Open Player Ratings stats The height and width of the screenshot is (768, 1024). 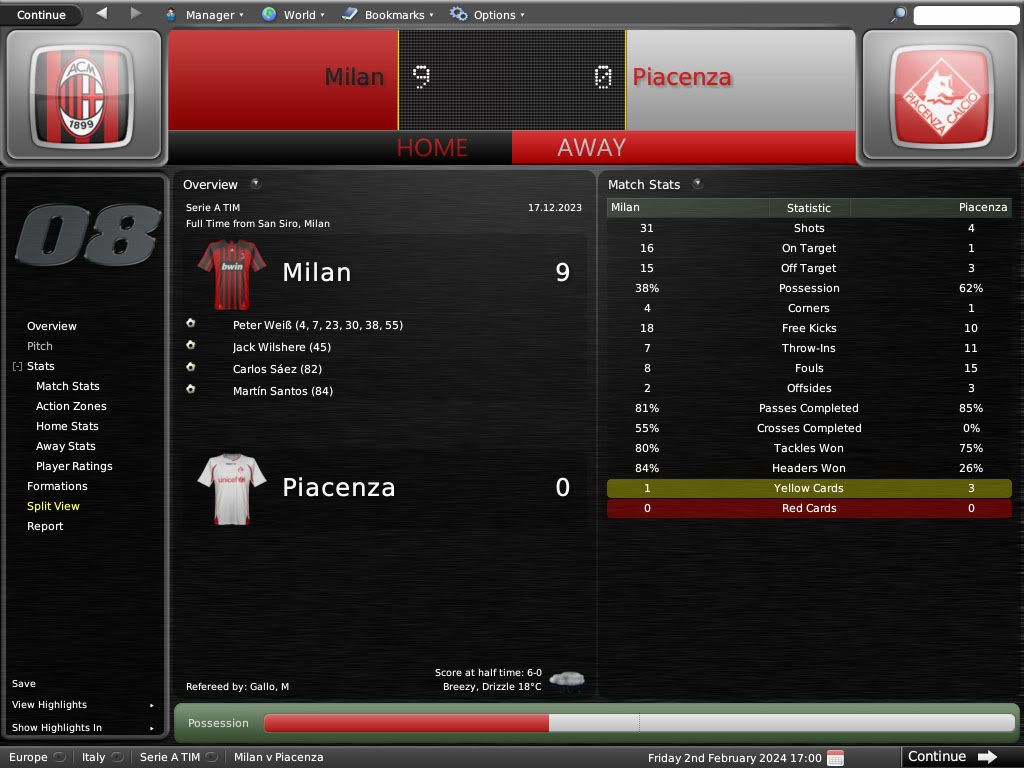(74, 466)
